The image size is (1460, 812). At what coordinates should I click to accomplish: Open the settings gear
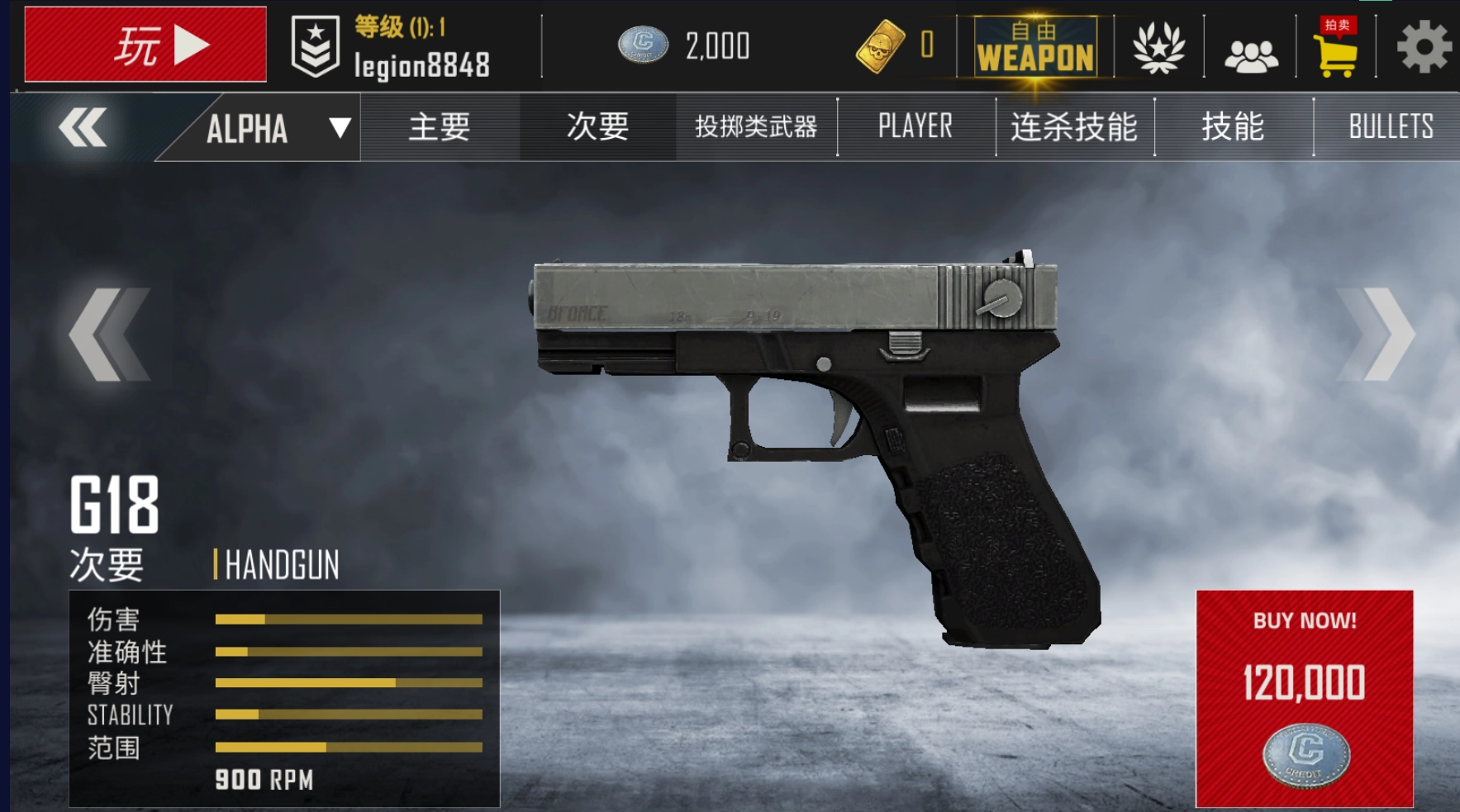pyautogui.click(x=1423, y=47)
